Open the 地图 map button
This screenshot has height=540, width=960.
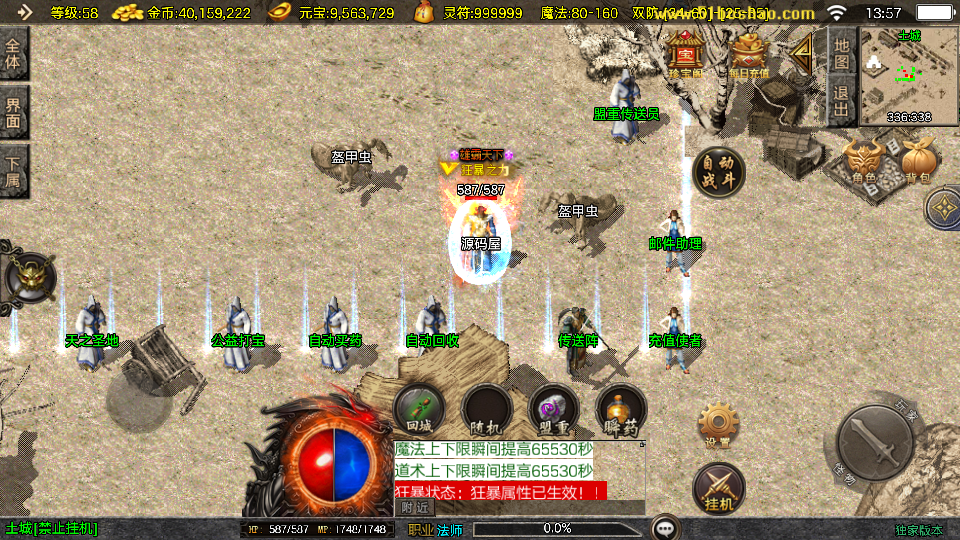[842, 53]
